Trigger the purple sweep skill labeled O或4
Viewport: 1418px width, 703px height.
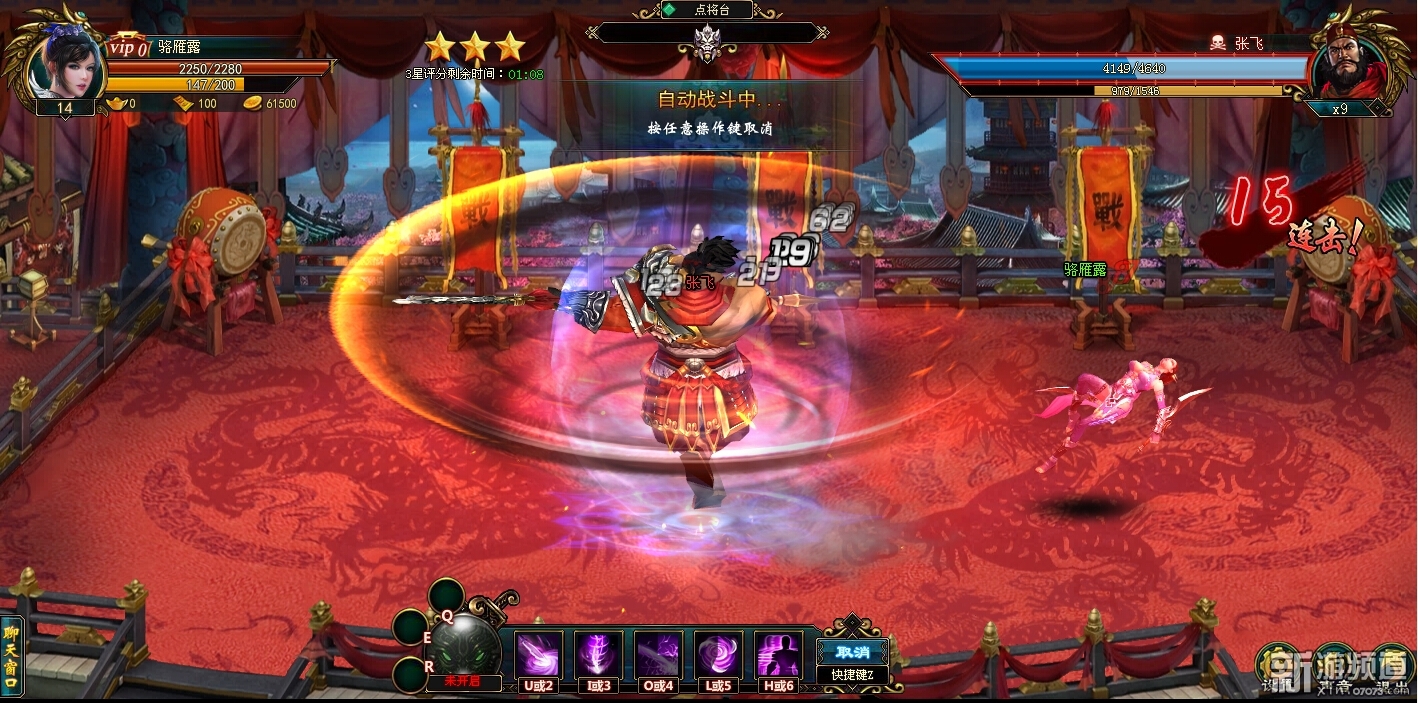pos(658,656)
